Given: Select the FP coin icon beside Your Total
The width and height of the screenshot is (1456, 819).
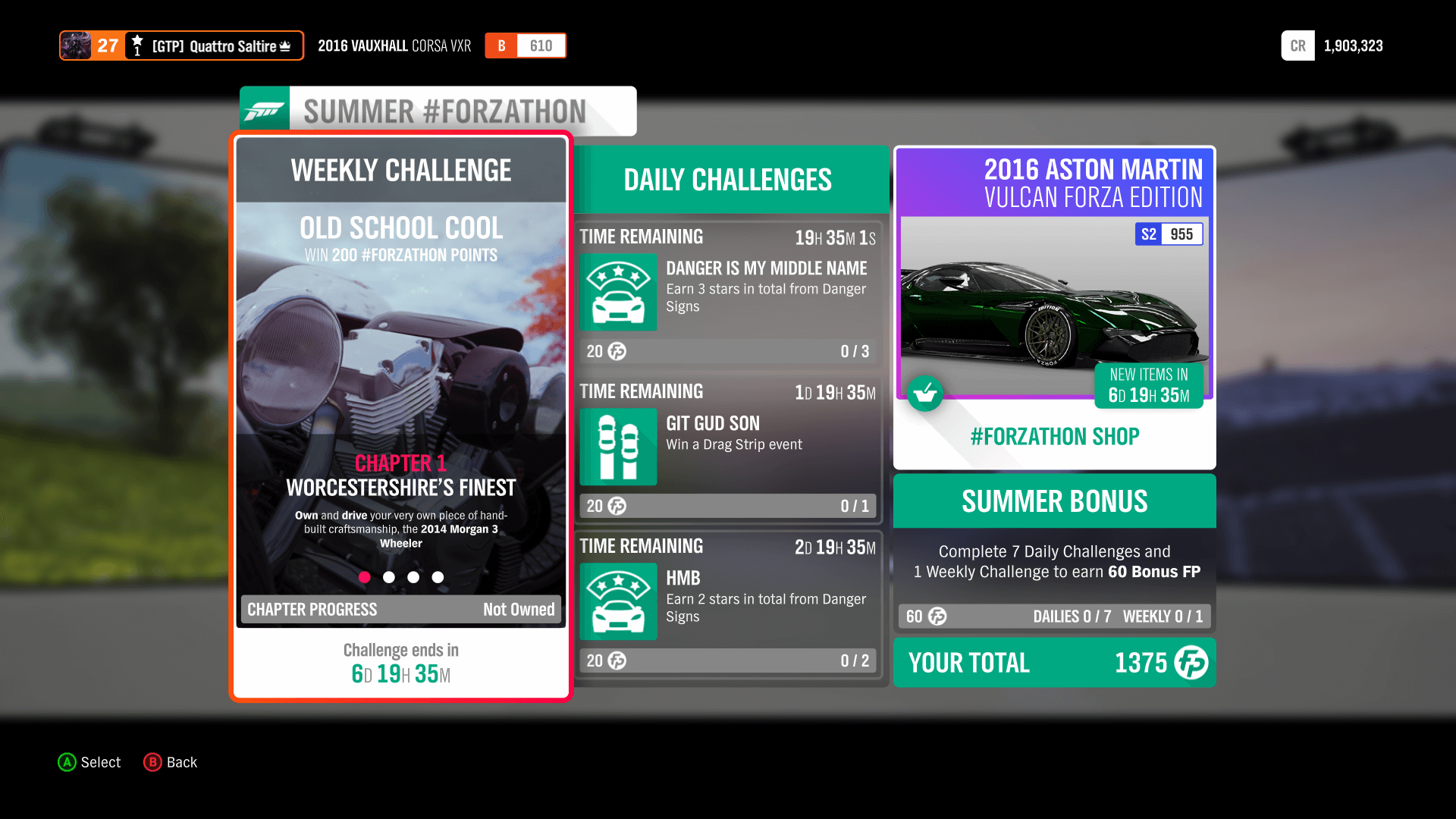Looking at the screenshot, I should (1191, 663).
